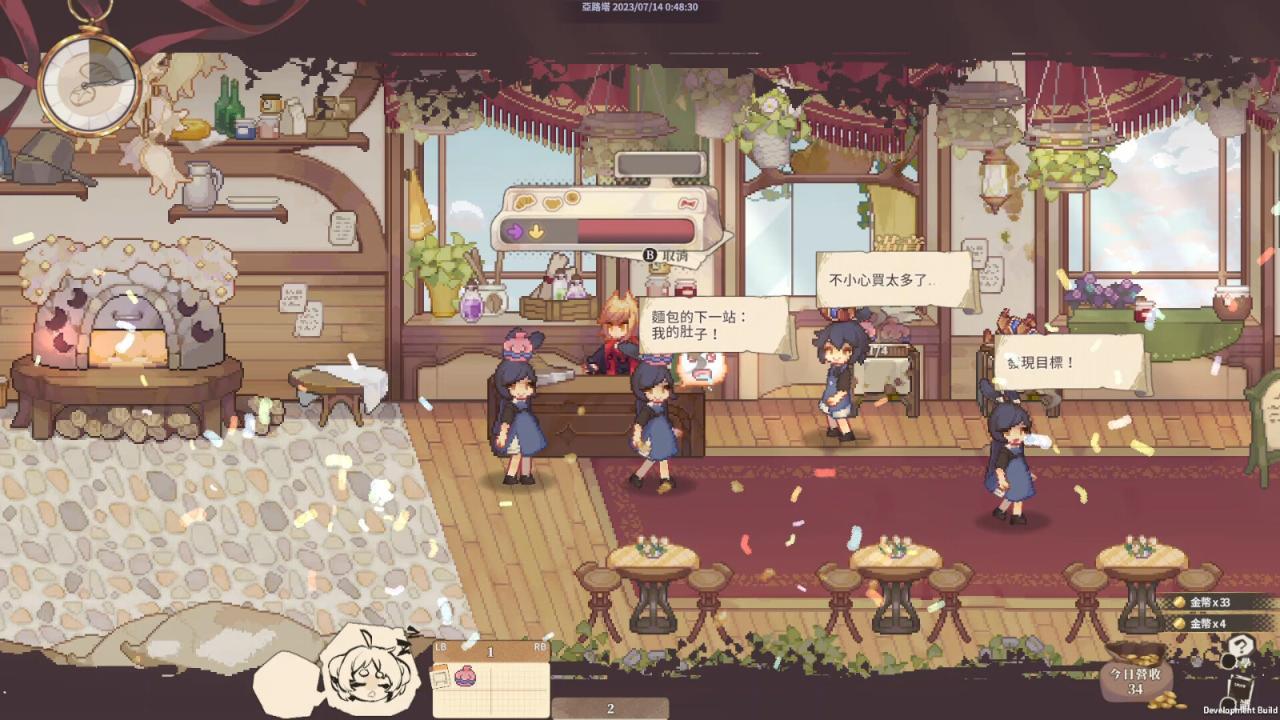Click the red baking progress bar
Viewport: 1280px width, 720px height.
(x=634, y=231)
